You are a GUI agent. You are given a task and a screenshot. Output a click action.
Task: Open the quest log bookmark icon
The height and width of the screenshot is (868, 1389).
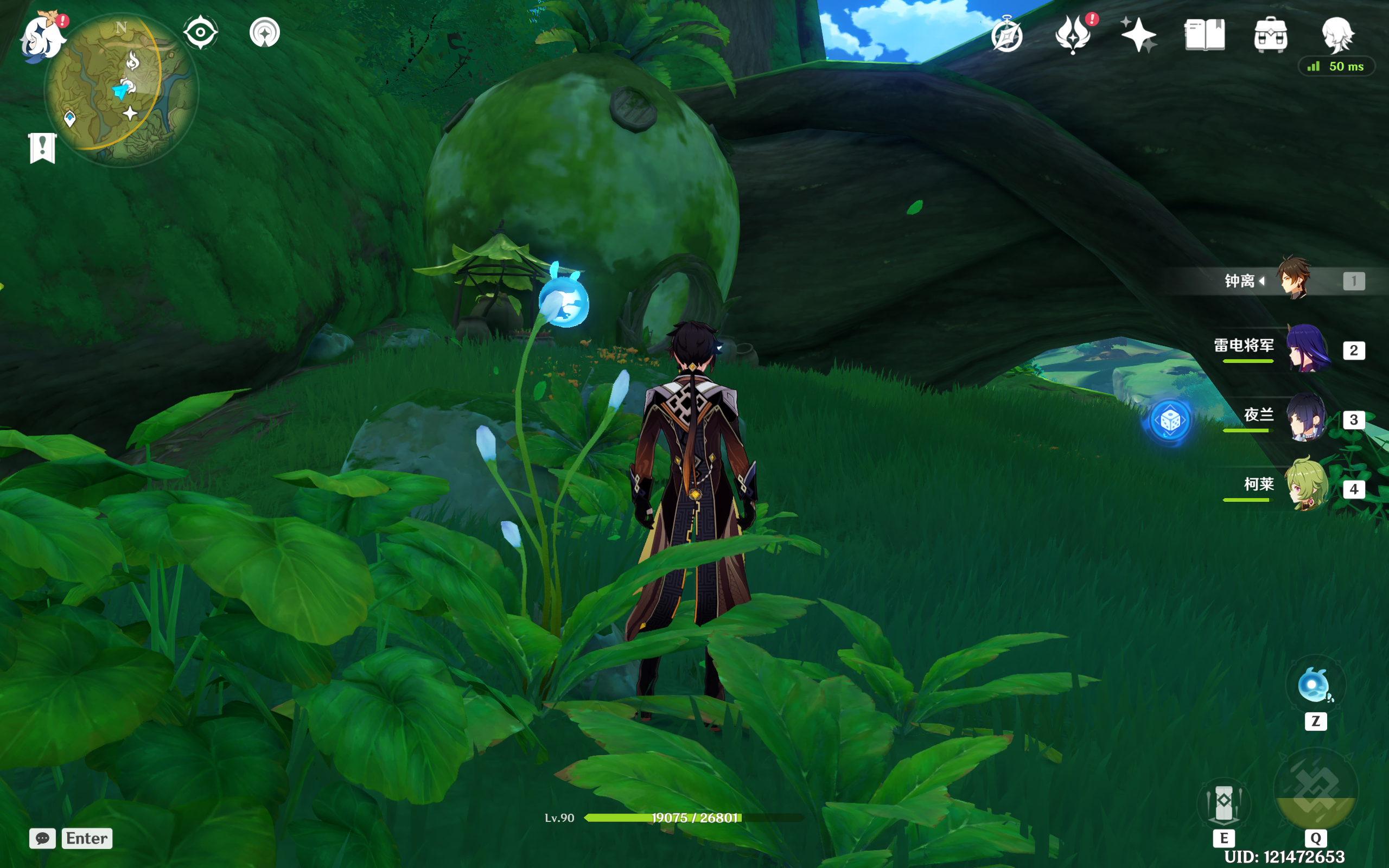pos(42,148)
